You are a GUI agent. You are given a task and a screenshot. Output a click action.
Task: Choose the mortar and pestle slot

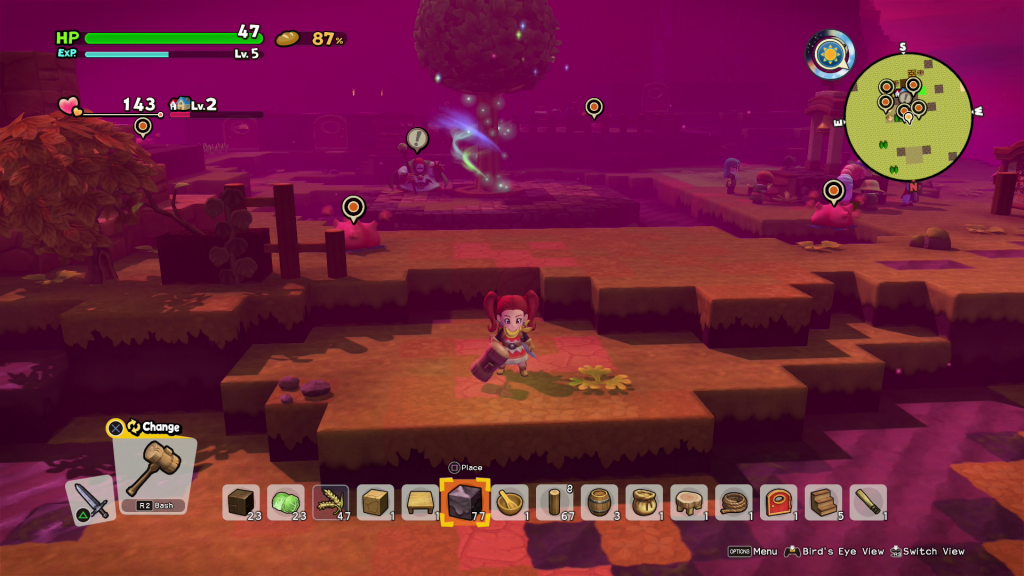(510, 502)
